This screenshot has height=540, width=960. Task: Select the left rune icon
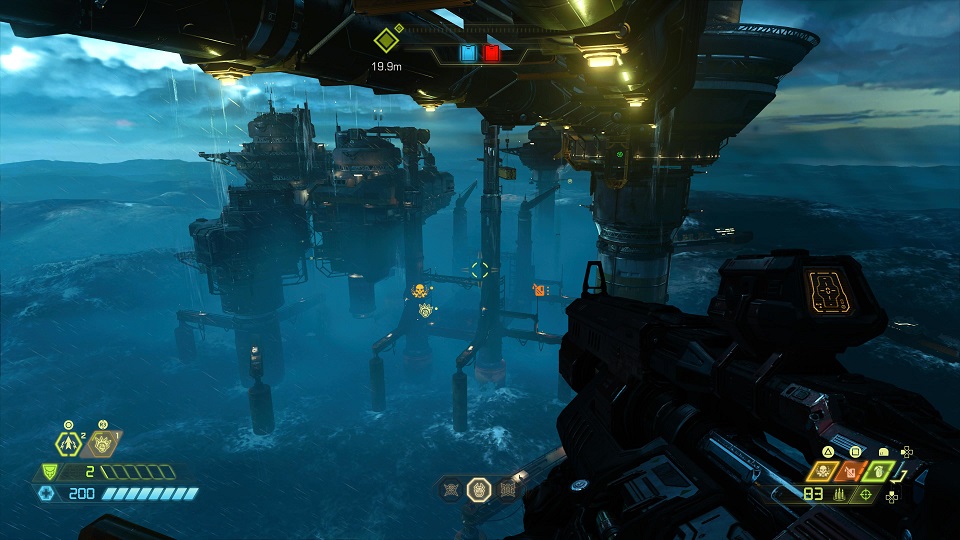[x=451, y=489]
